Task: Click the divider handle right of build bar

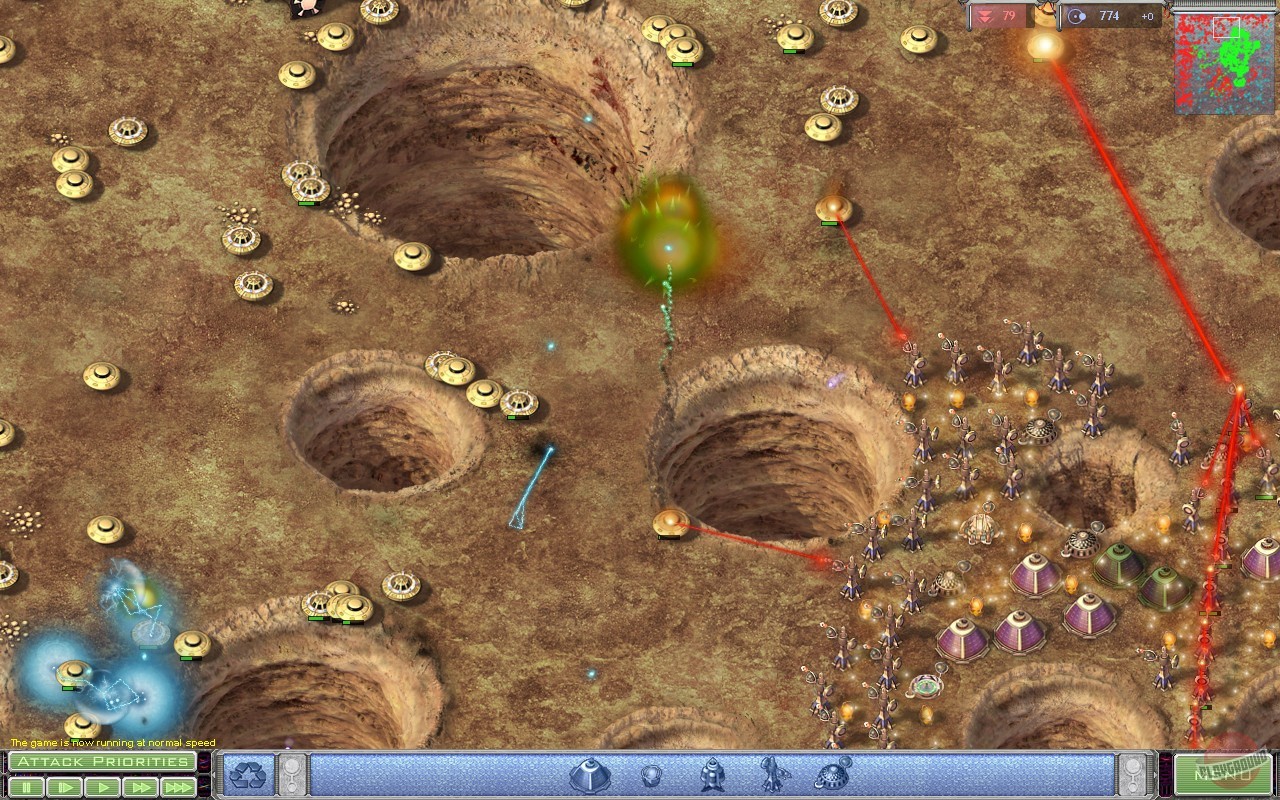Action: pyautogui.click(x=1130, y=775)
